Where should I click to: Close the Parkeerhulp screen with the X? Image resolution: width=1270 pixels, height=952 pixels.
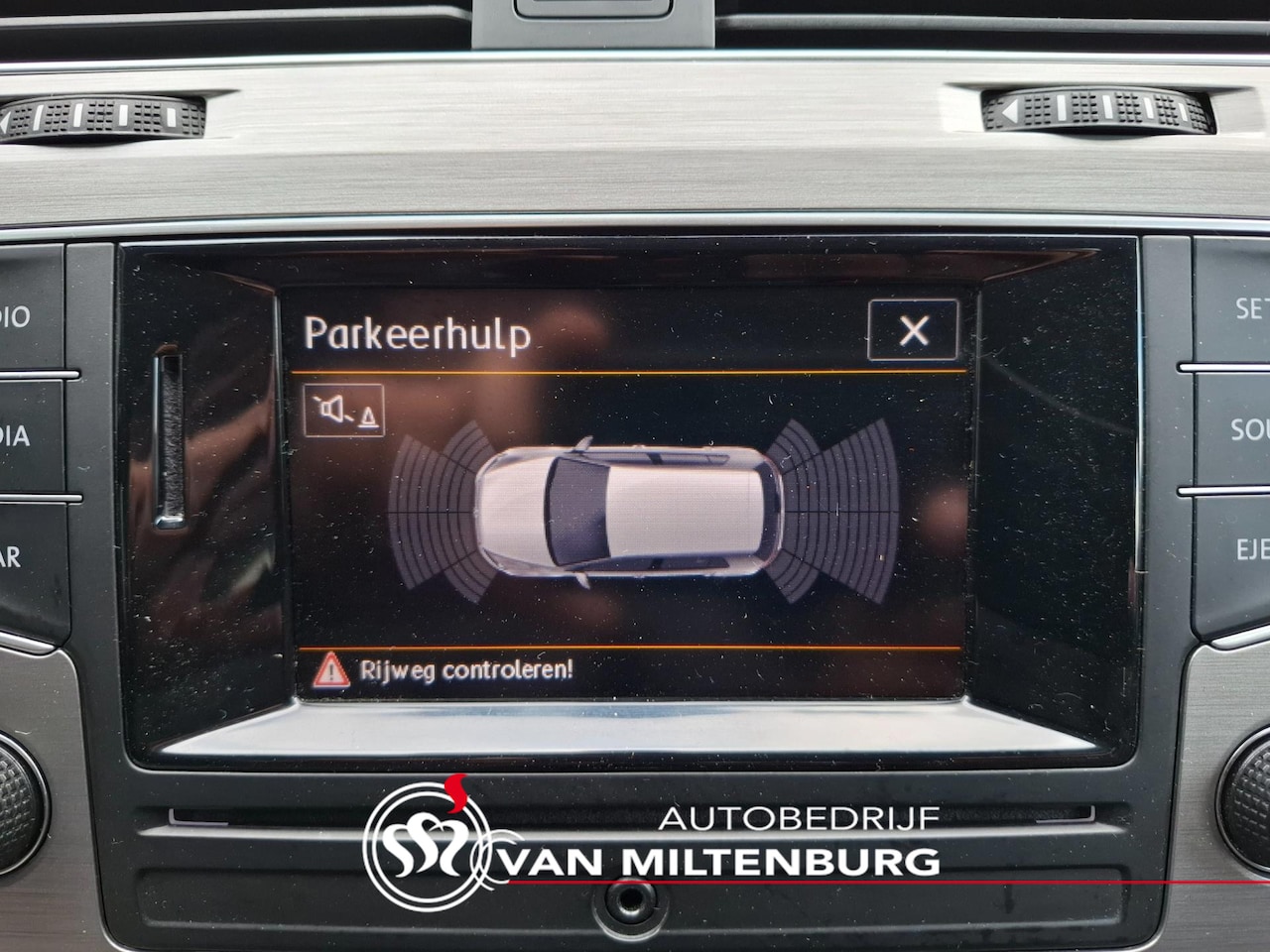[913, 330]
